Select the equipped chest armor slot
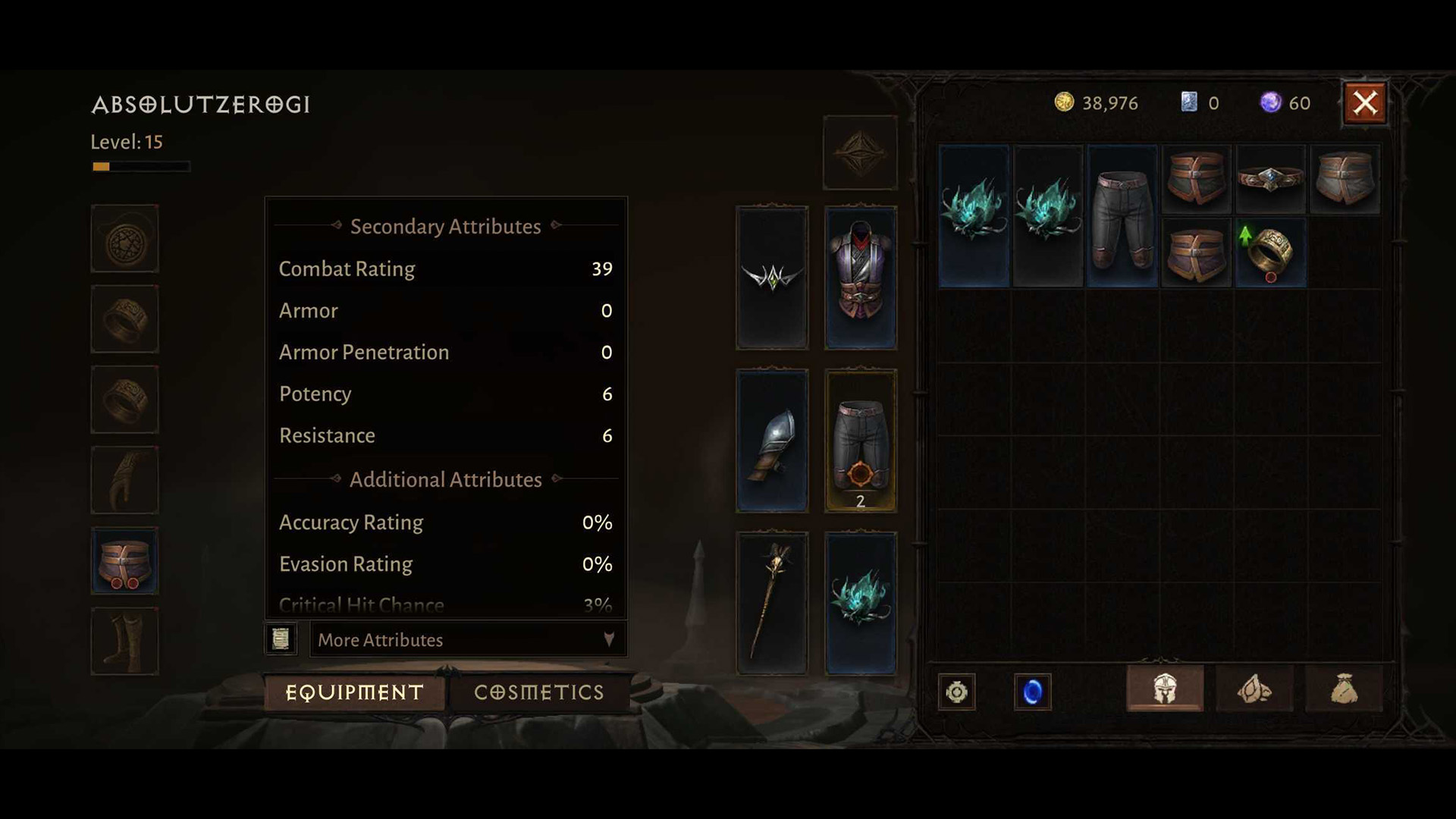The height and width of the screenshot is (819, 1456). pos(860,278)
